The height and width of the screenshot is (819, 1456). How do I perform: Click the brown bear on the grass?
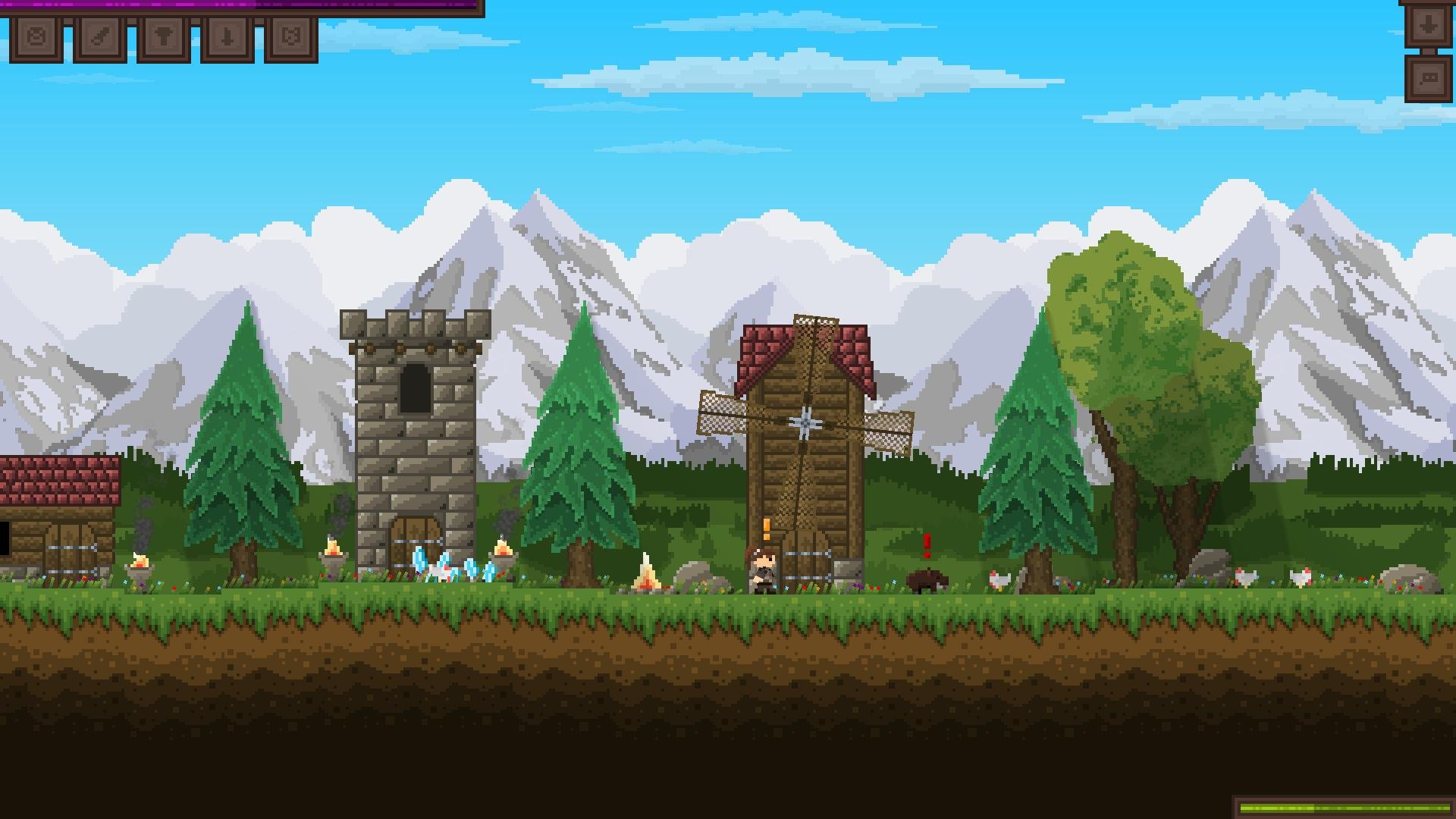pos(927,582)
